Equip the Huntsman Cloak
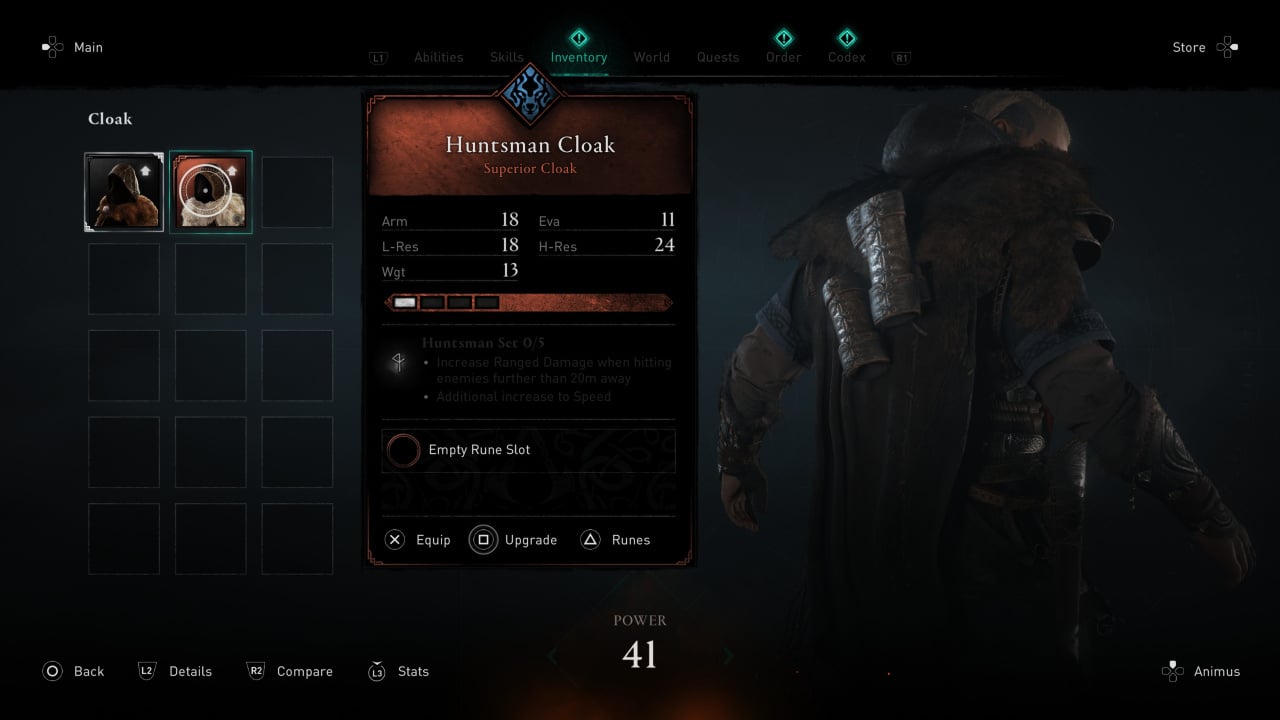Screen dimensions: 1280x720 [419, 540]
